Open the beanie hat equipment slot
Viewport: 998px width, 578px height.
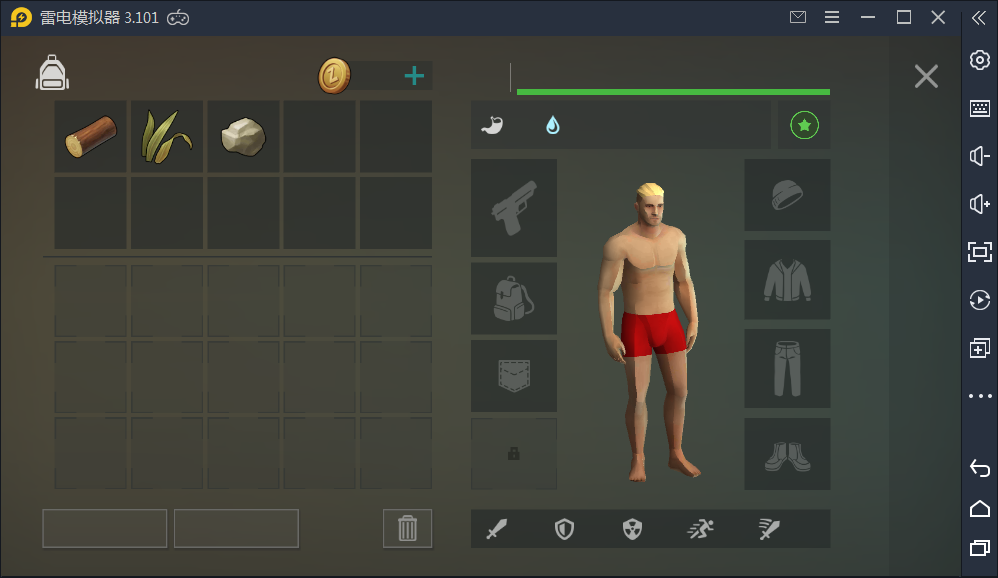click(787, 195)
